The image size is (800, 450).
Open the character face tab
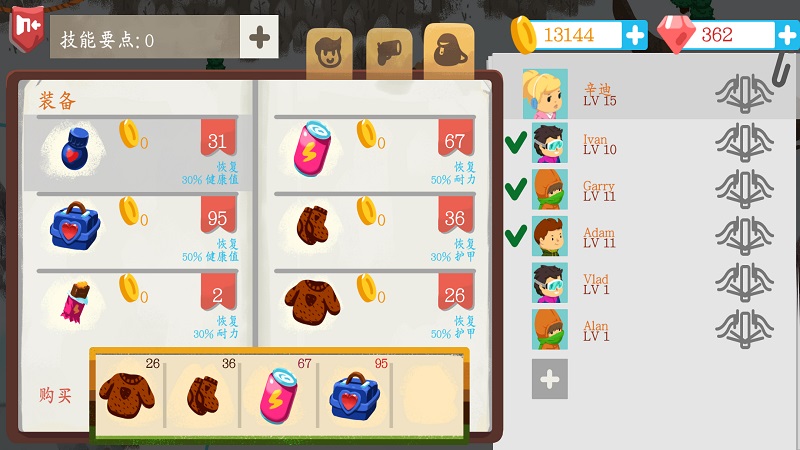click(x=329, y=52)
